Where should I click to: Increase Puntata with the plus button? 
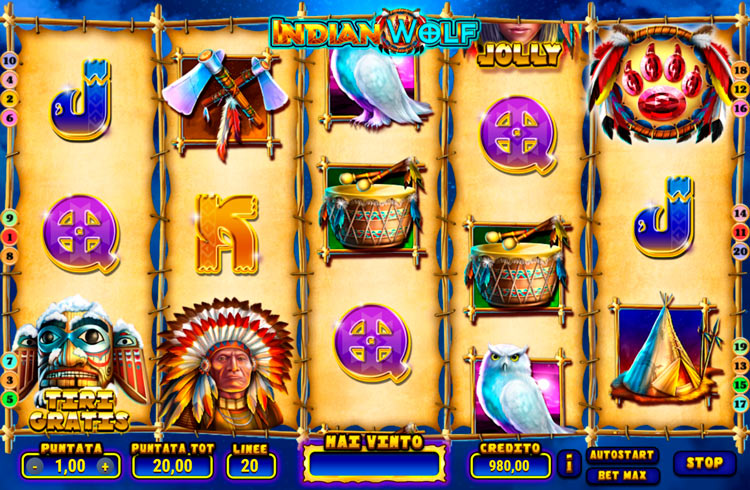click(x=106, y=466)
